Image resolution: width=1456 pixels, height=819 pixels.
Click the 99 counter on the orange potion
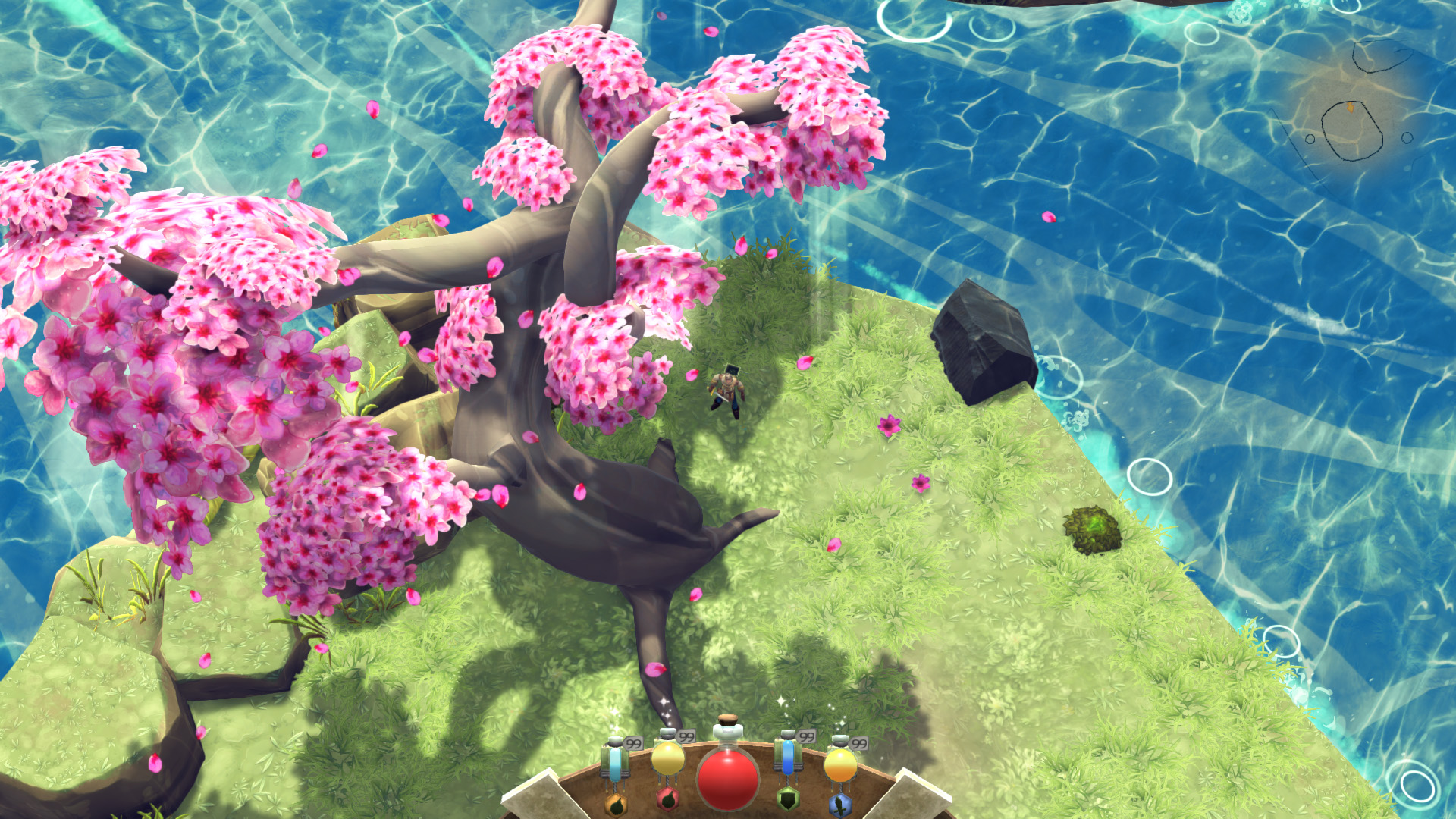860,745
